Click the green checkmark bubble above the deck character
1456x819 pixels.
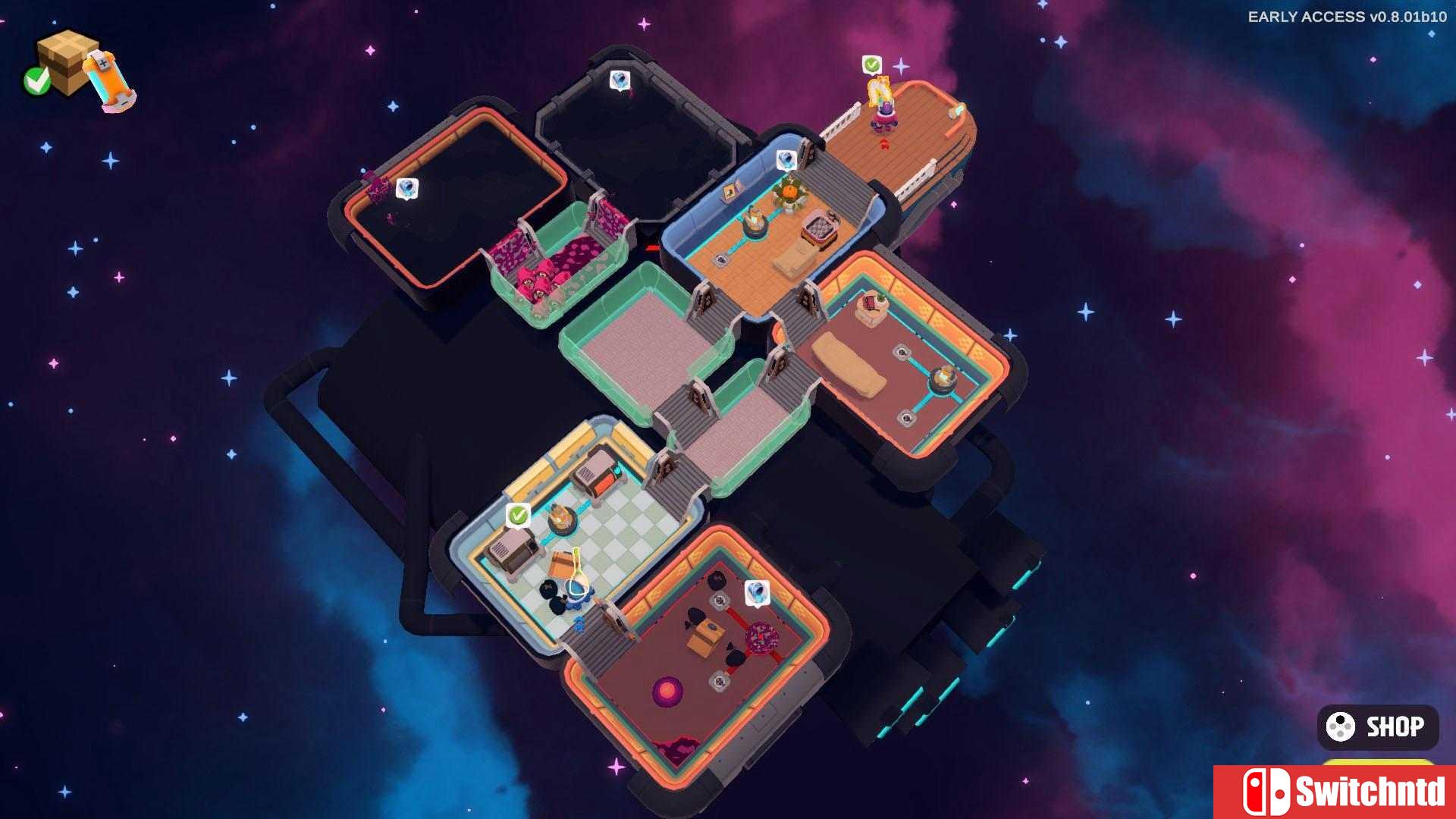[872, 64]
